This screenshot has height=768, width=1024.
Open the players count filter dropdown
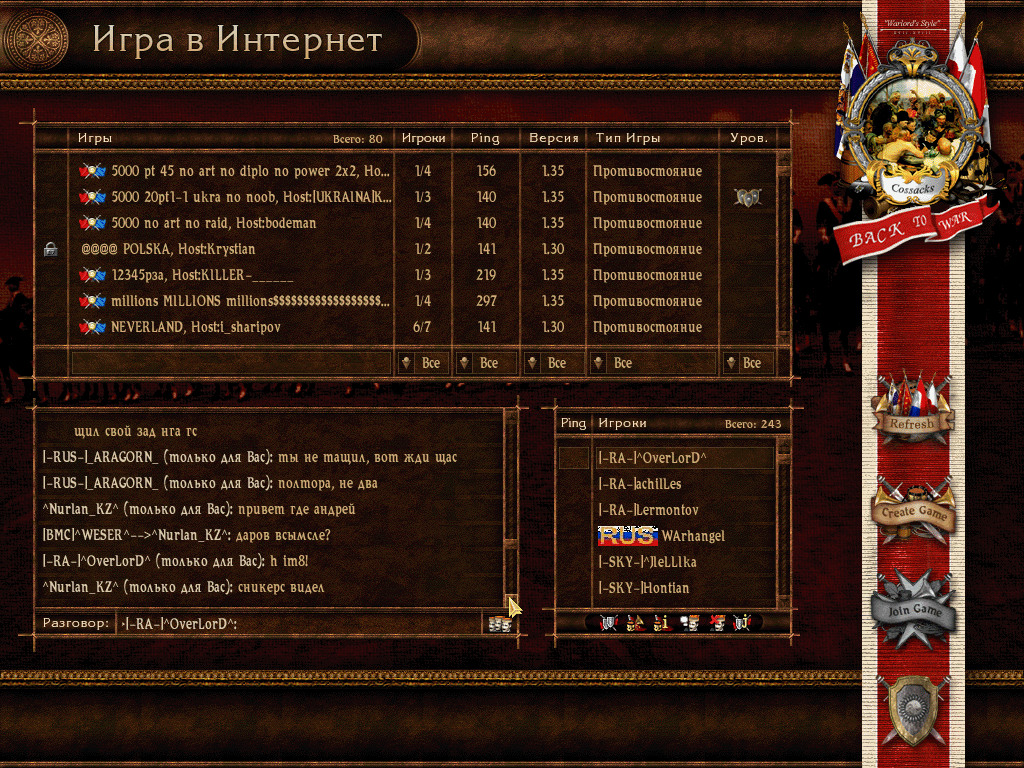tap(422, 363)
